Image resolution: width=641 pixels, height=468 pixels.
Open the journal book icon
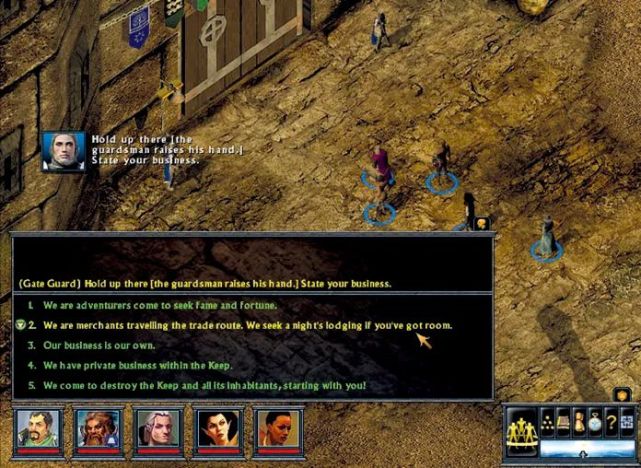click(x=563, y=424)
